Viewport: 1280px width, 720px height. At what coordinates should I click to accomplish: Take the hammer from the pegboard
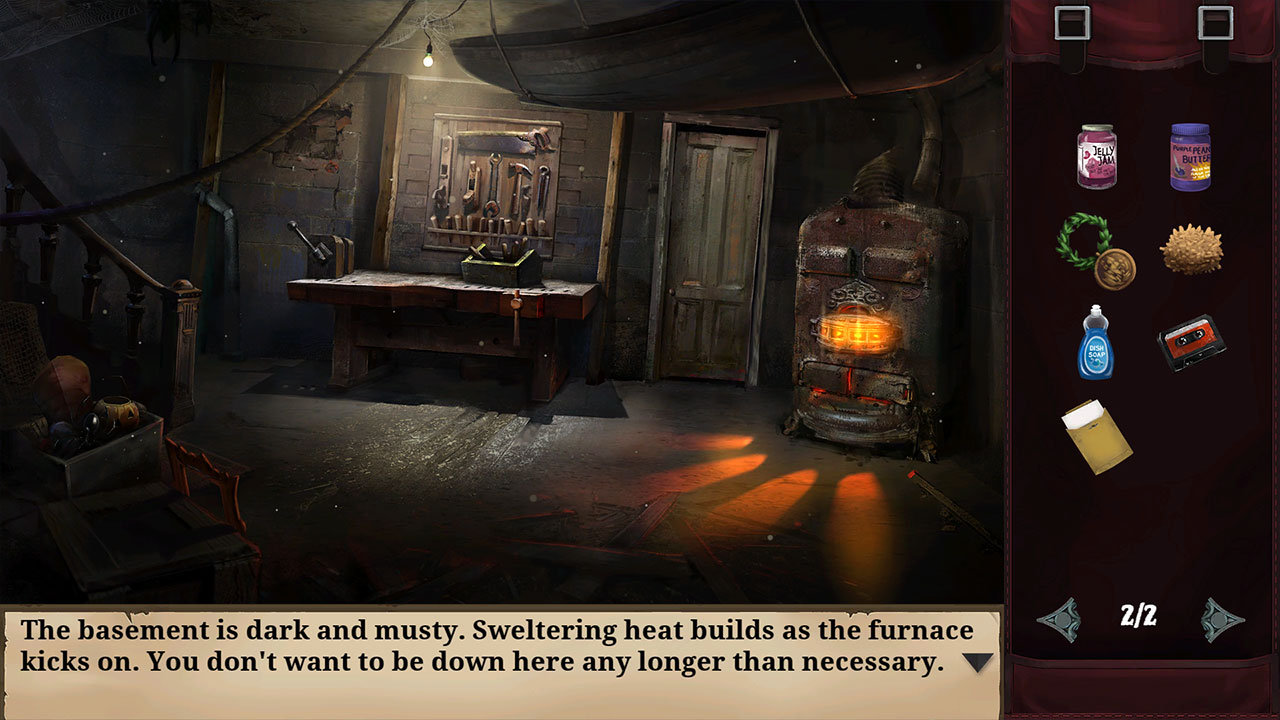520,176
